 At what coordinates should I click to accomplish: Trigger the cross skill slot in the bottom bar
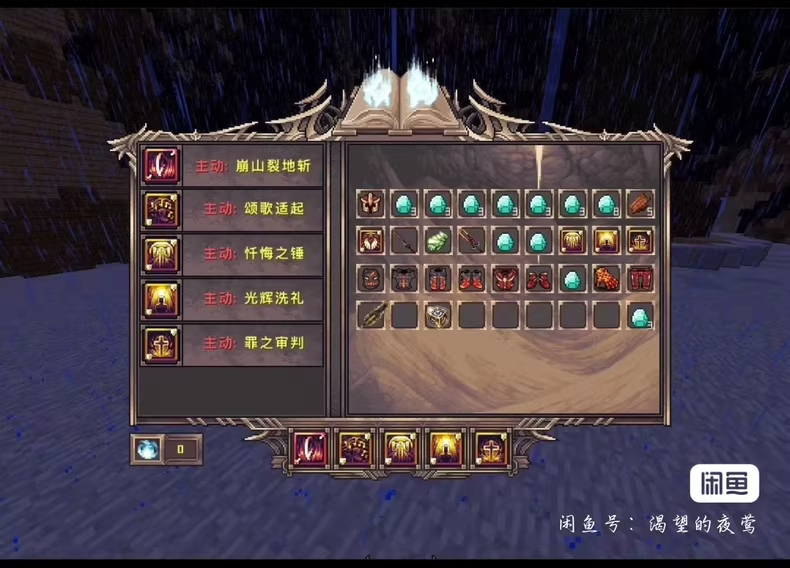(x=491, y=449)
